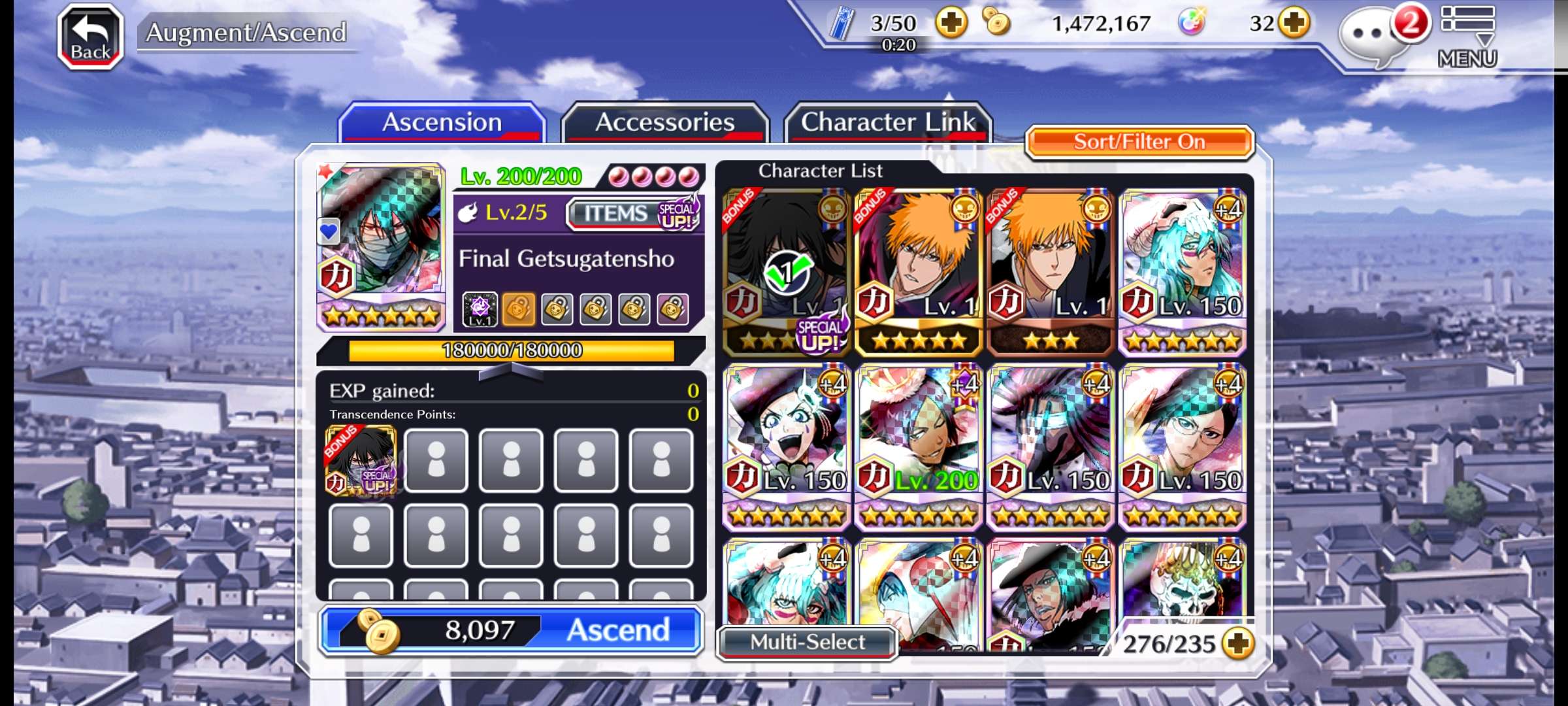The image size is (1568, 706).
Task: Remove the bonus character from material slot
Action: coord(361,461)
